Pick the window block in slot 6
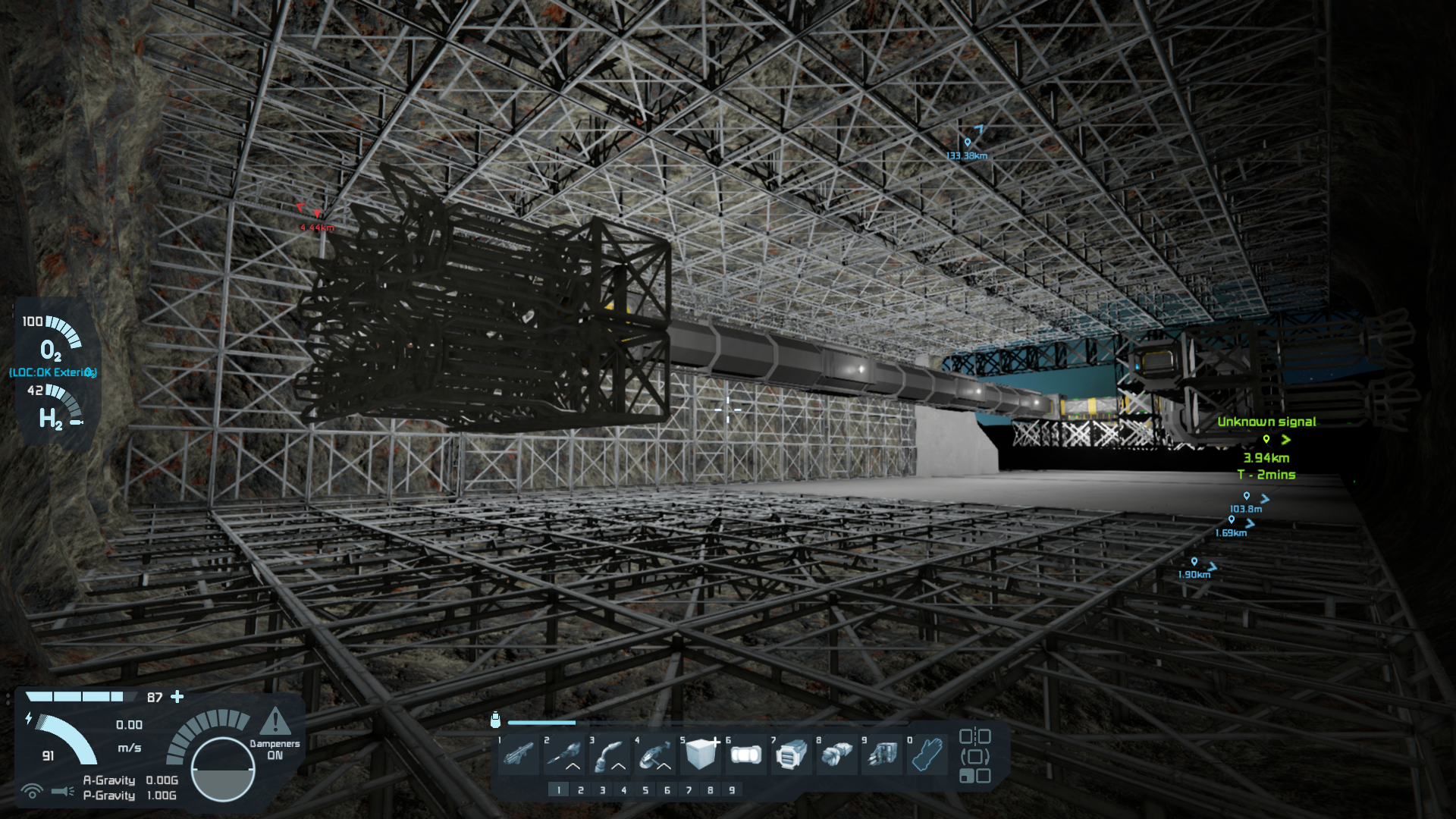This screenshot has height=819, width=1456. 746,755
